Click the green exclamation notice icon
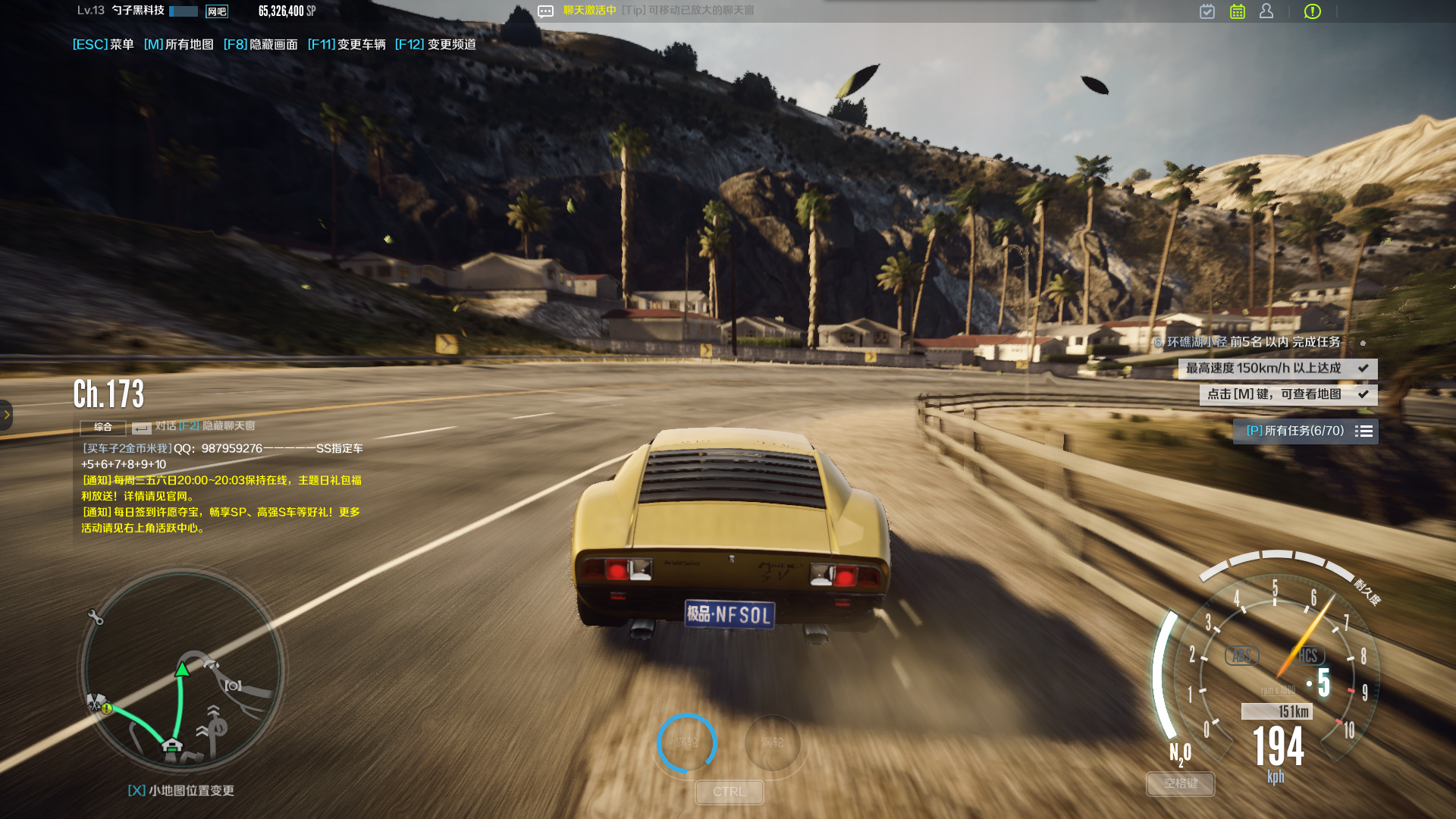1456x819 pixels. click(1313, 11)
